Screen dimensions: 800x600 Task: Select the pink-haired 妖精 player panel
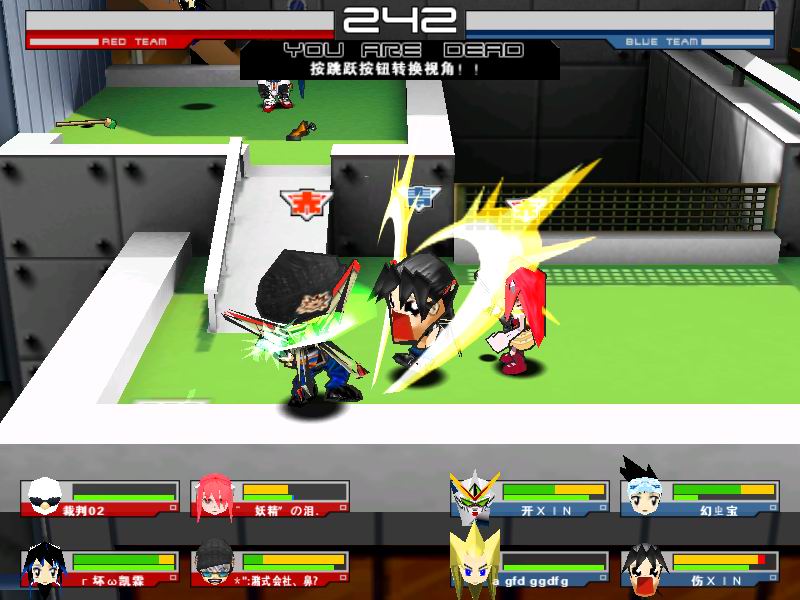[x=269, y=498]
